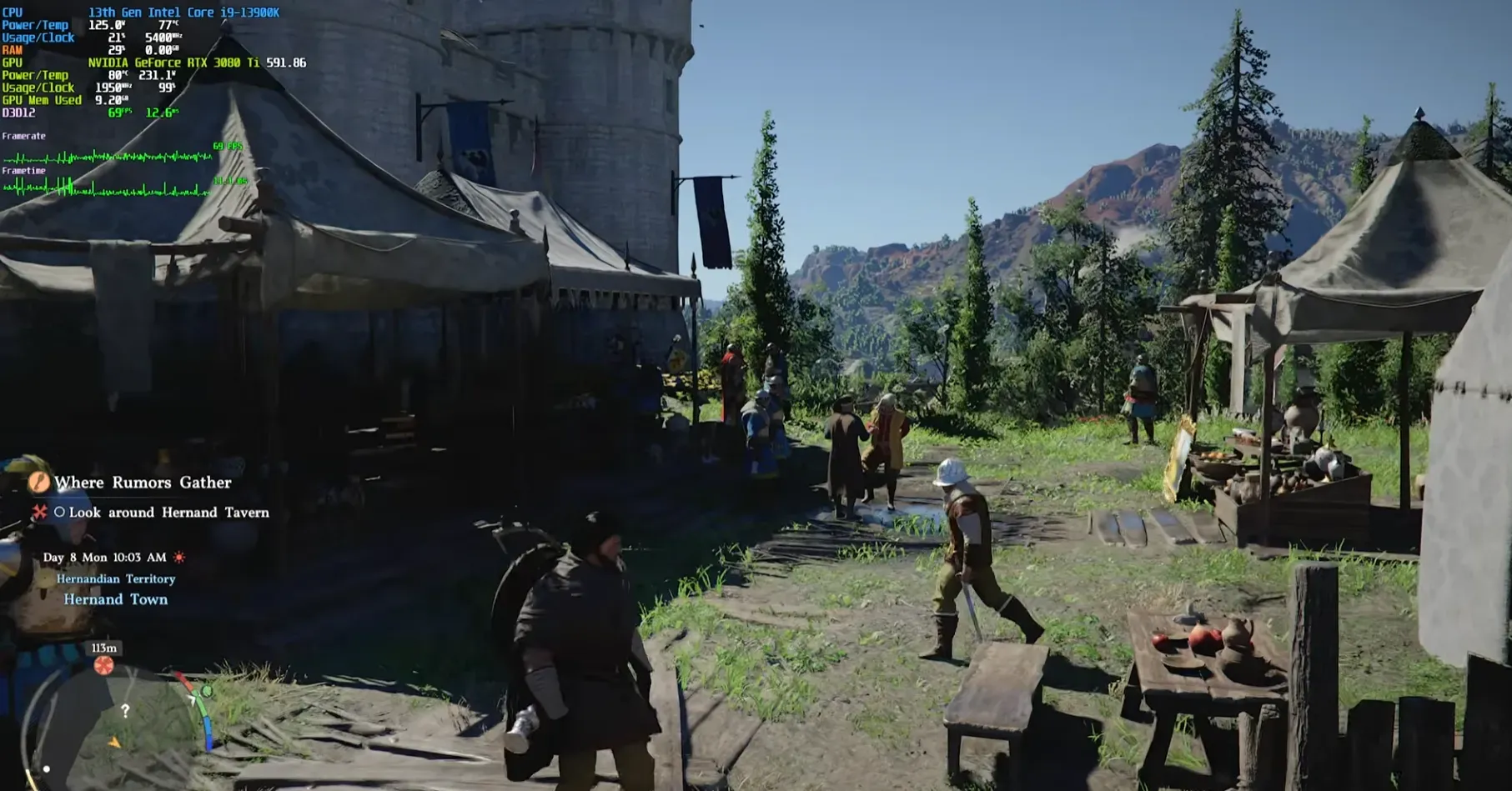Collapse the CPU stats section of the overlay
This screenshot has height=791, width=1512.
pos(13,13)
